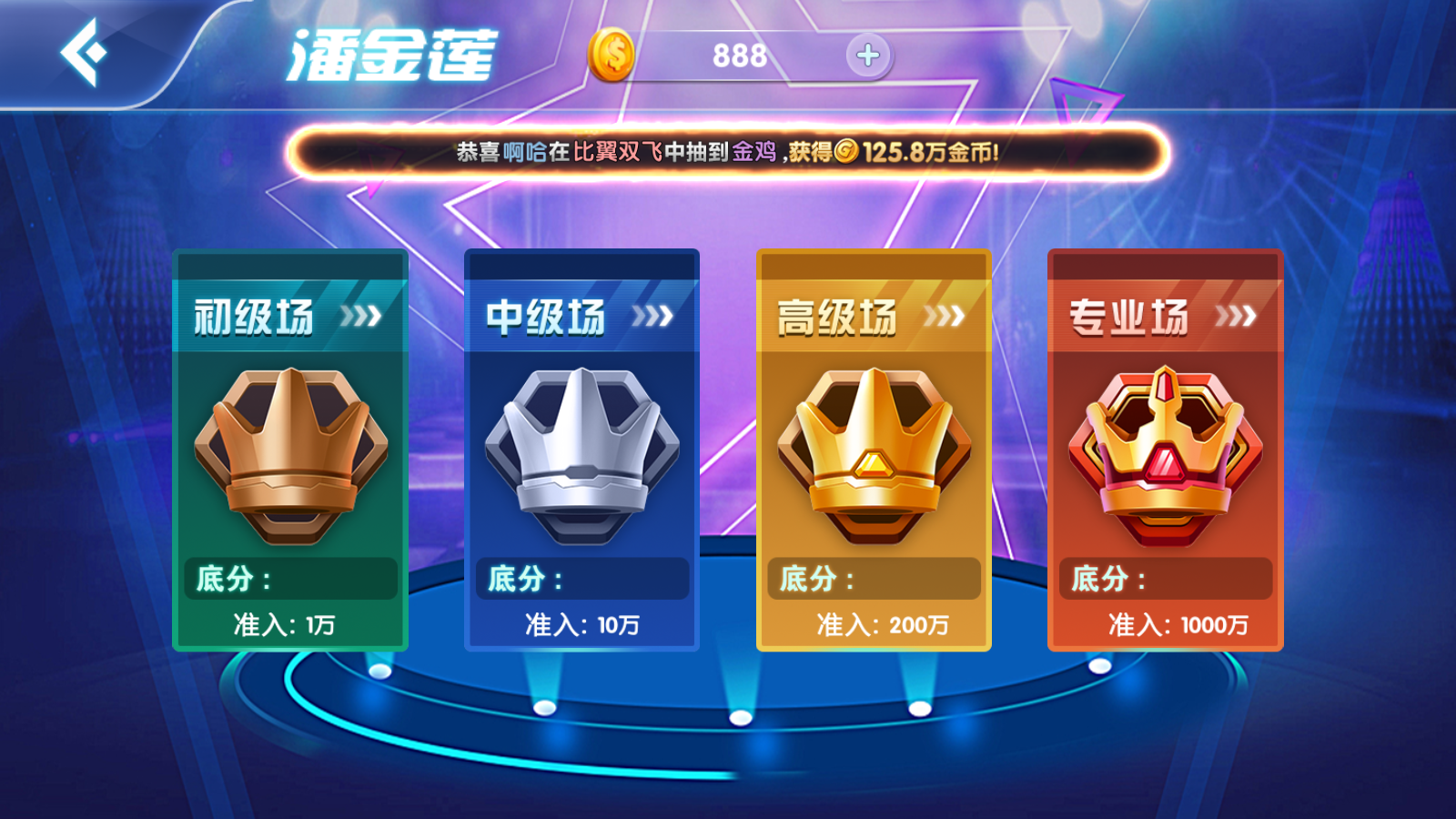Click the gold crown icon on 高级场 card
The height and width of the screenshot is (819, 1456).
tap(874, 455)
